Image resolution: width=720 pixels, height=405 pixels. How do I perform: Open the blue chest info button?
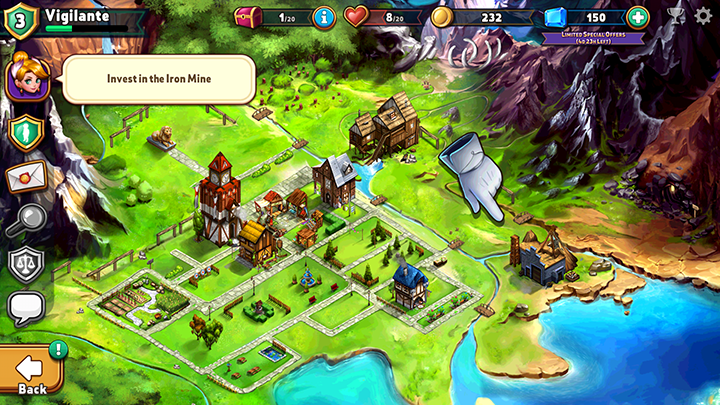click(x=324, y=17)
